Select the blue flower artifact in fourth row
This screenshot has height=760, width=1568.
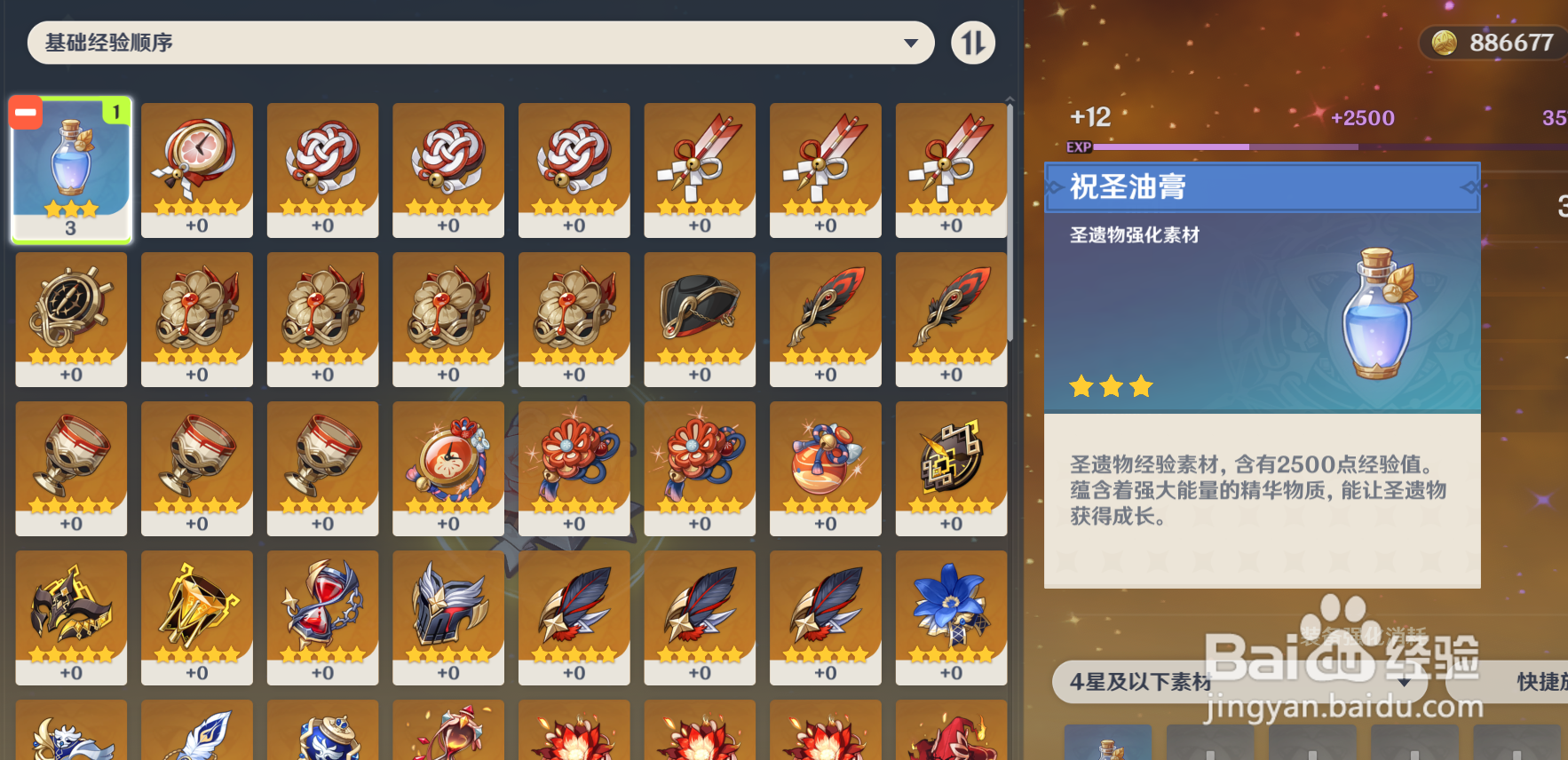[950, 616]
